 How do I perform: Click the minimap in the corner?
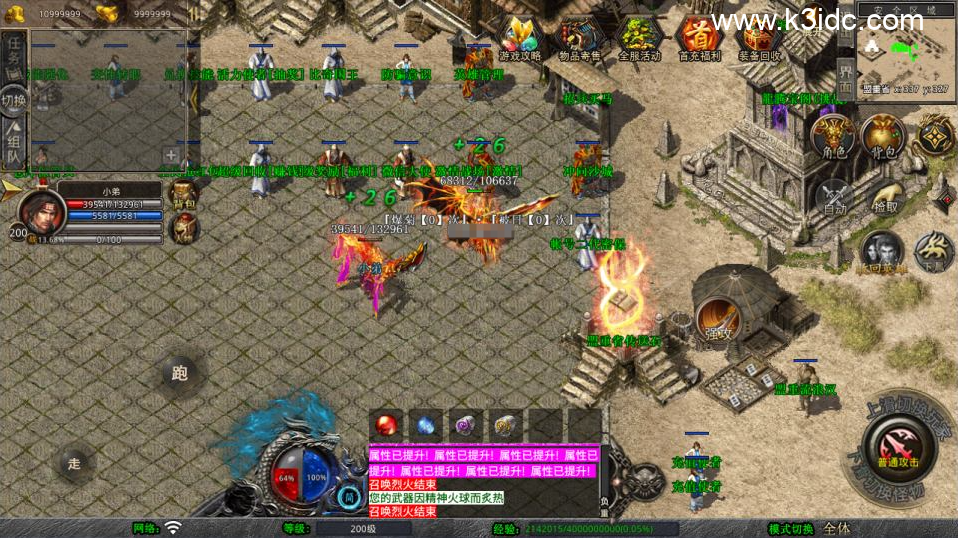[x=903, y=53]
